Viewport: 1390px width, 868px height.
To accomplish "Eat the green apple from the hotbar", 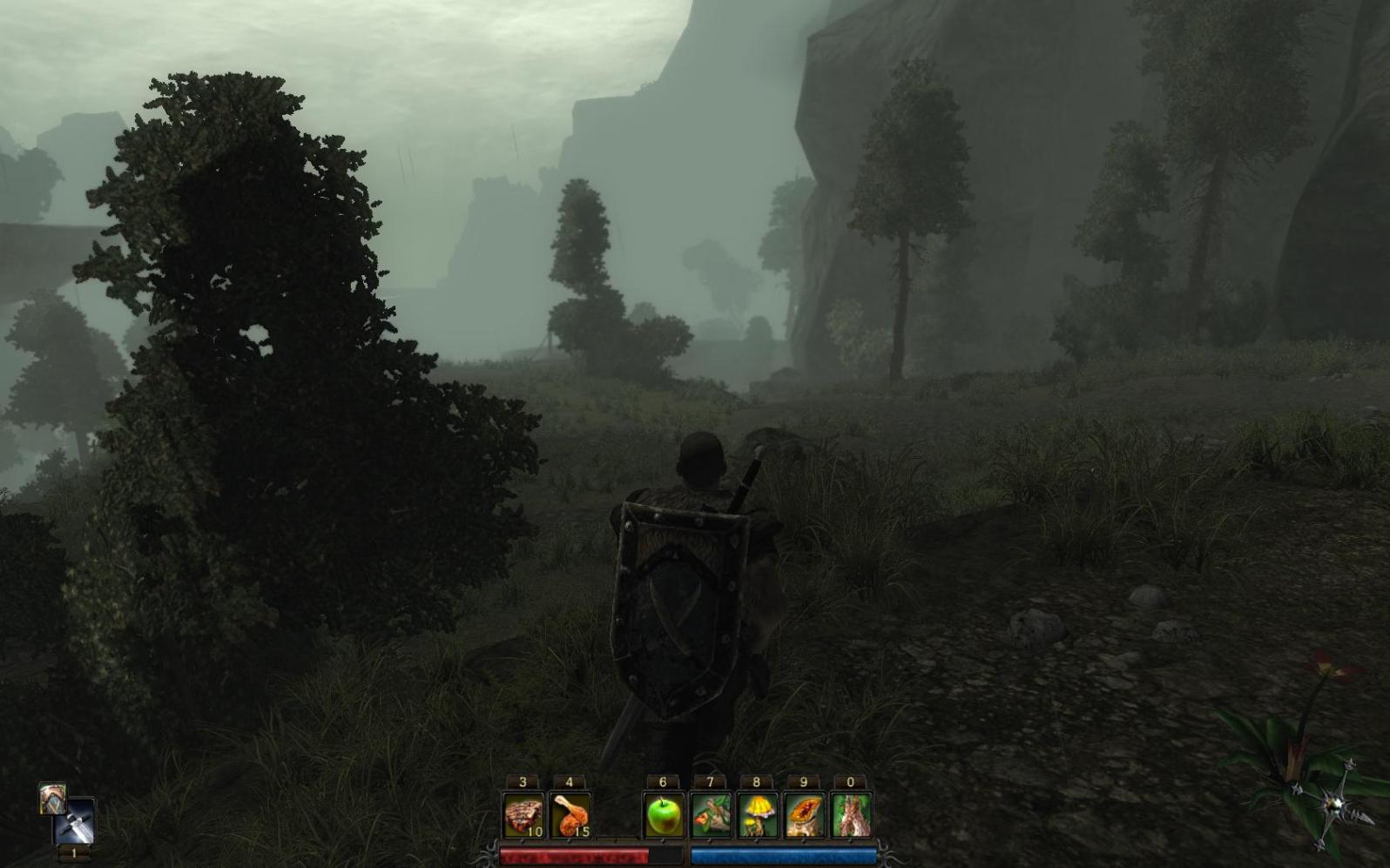I will [x=664, y=816].
